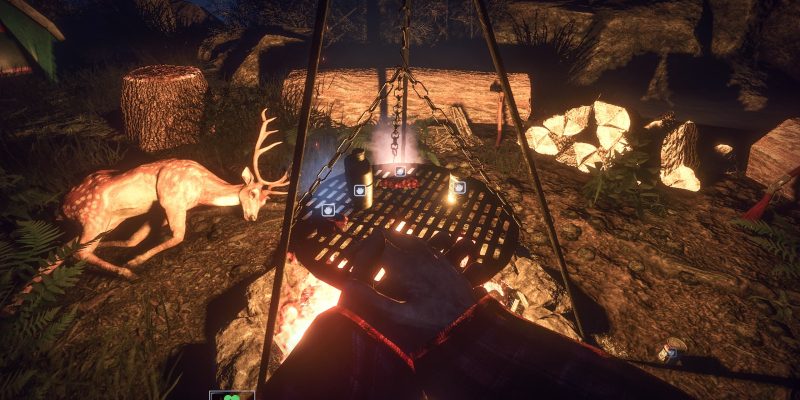Image resolution: width=800 pixels, height=400 pixels.
Task: Select the interaction marker on the hanging pot
Action: [x=399, y=171]
